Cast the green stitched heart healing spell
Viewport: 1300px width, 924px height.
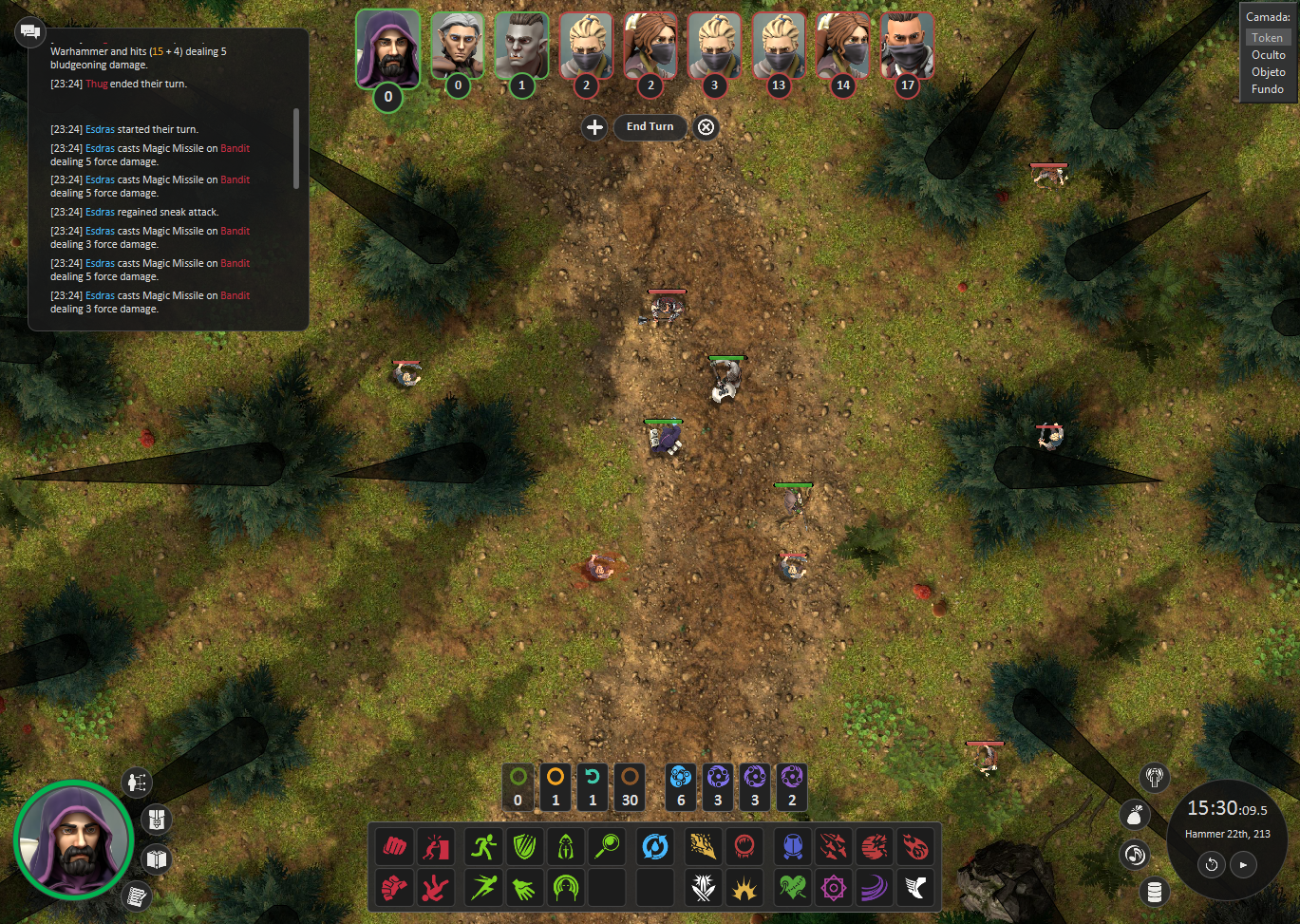coord(792,888)
